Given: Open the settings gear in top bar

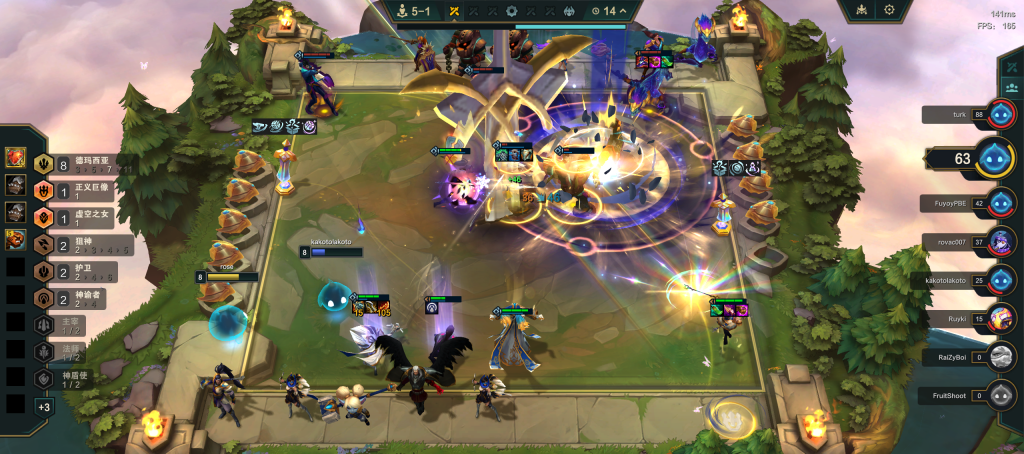Looking at the screenshot, I should point(889,10).
